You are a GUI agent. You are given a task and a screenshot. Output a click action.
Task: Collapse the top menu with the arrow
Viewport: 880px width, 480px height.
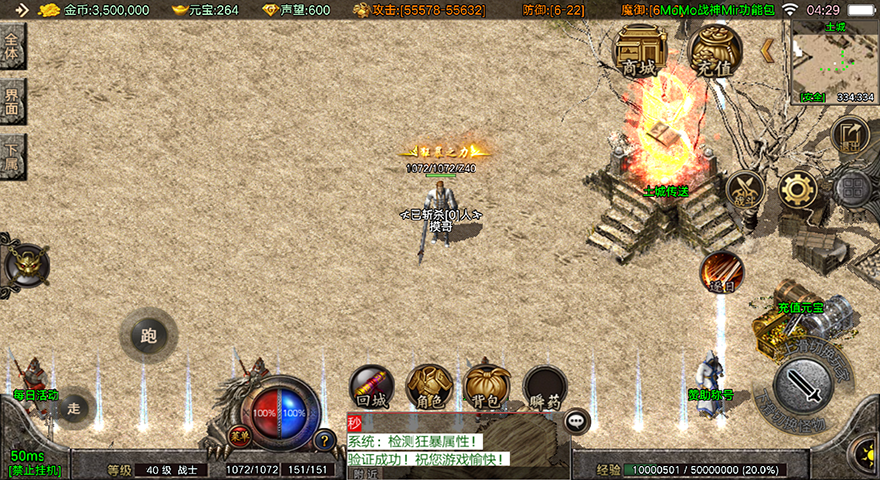[x=767, y=50]
